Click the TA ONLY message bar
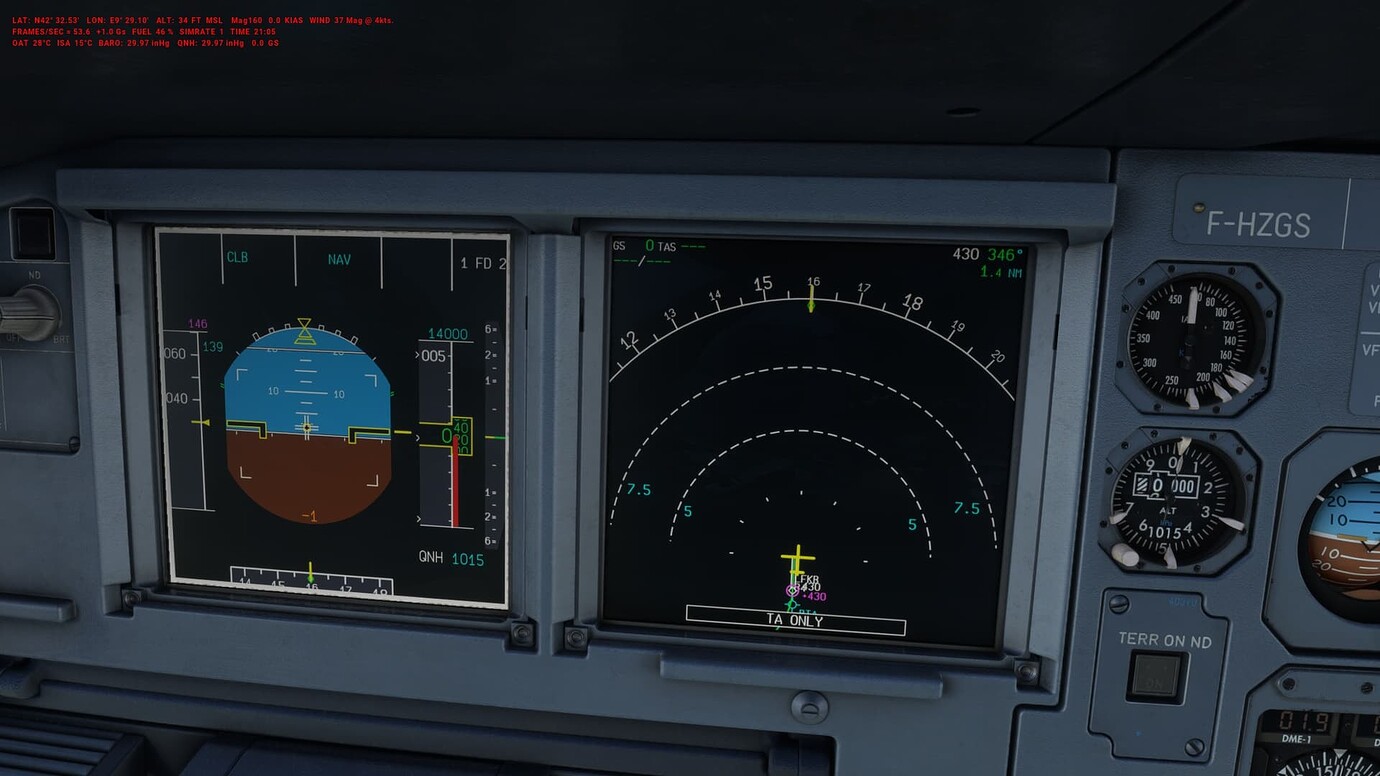1380x776 pixels. (x=793, y=621)
